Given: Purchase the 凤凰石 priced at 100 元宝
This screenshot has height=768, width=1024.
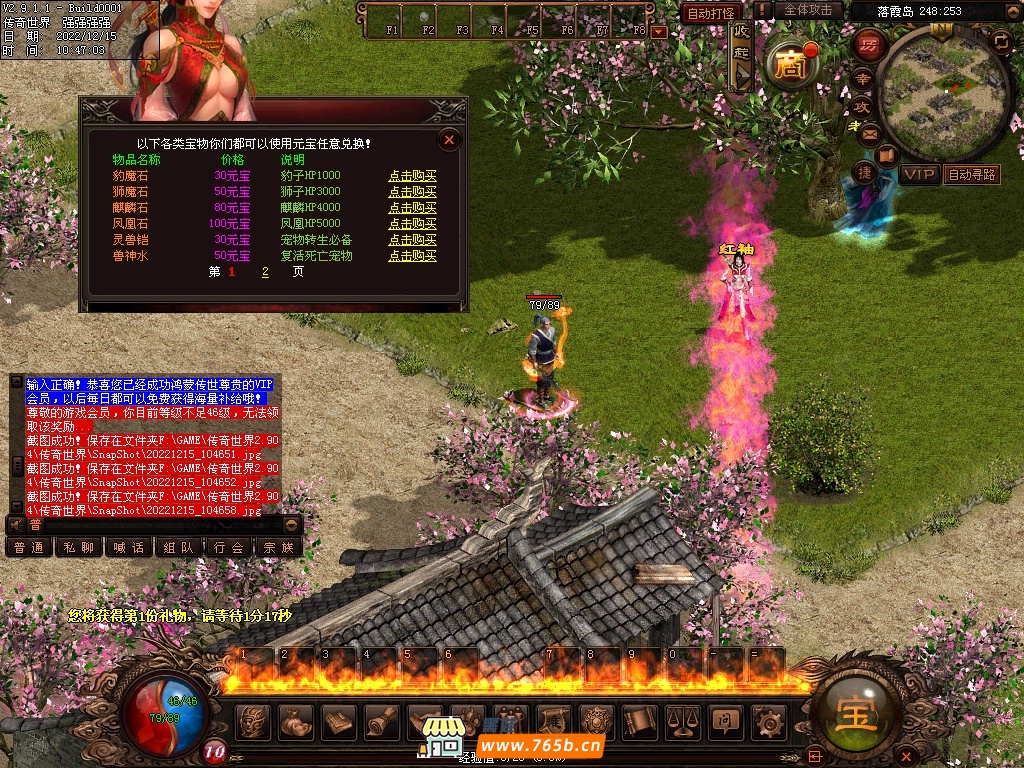Looking at the screenshot, I should pyautogui.click(x=412, y=224).
